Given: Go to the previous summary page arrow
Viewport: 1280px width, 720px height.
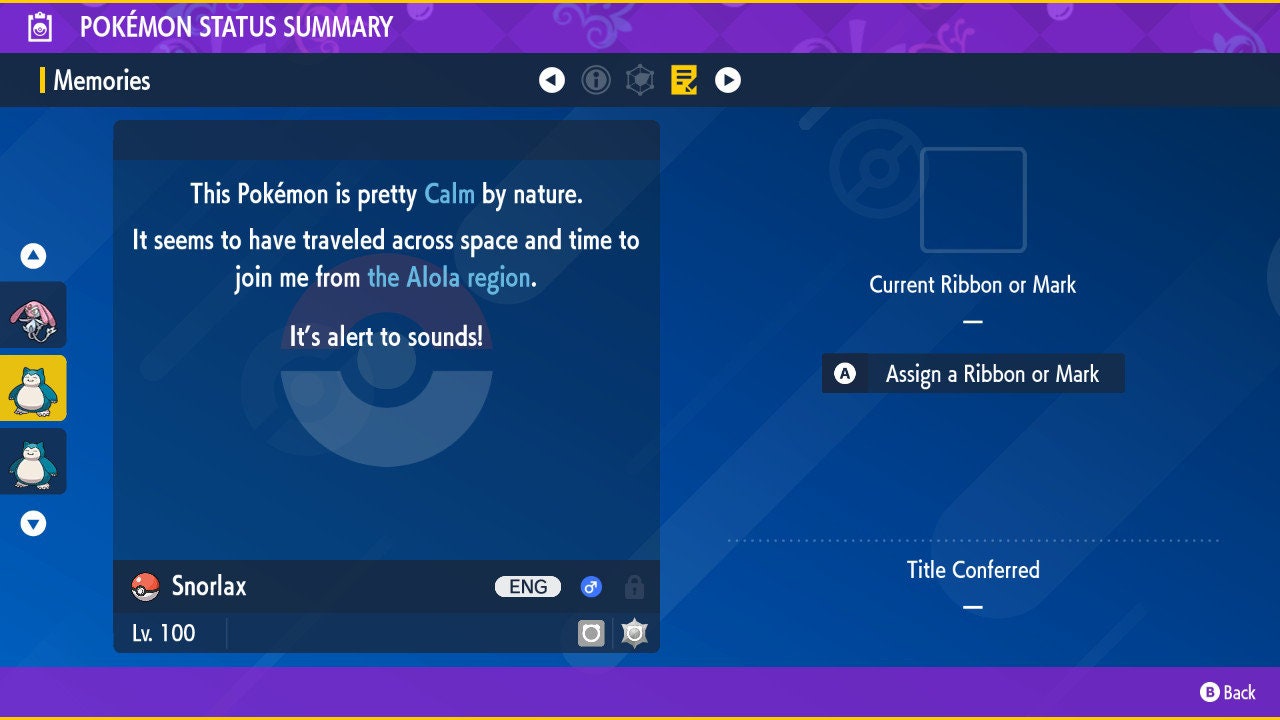Looking at the screenshot, I should [x=552, y=80].
